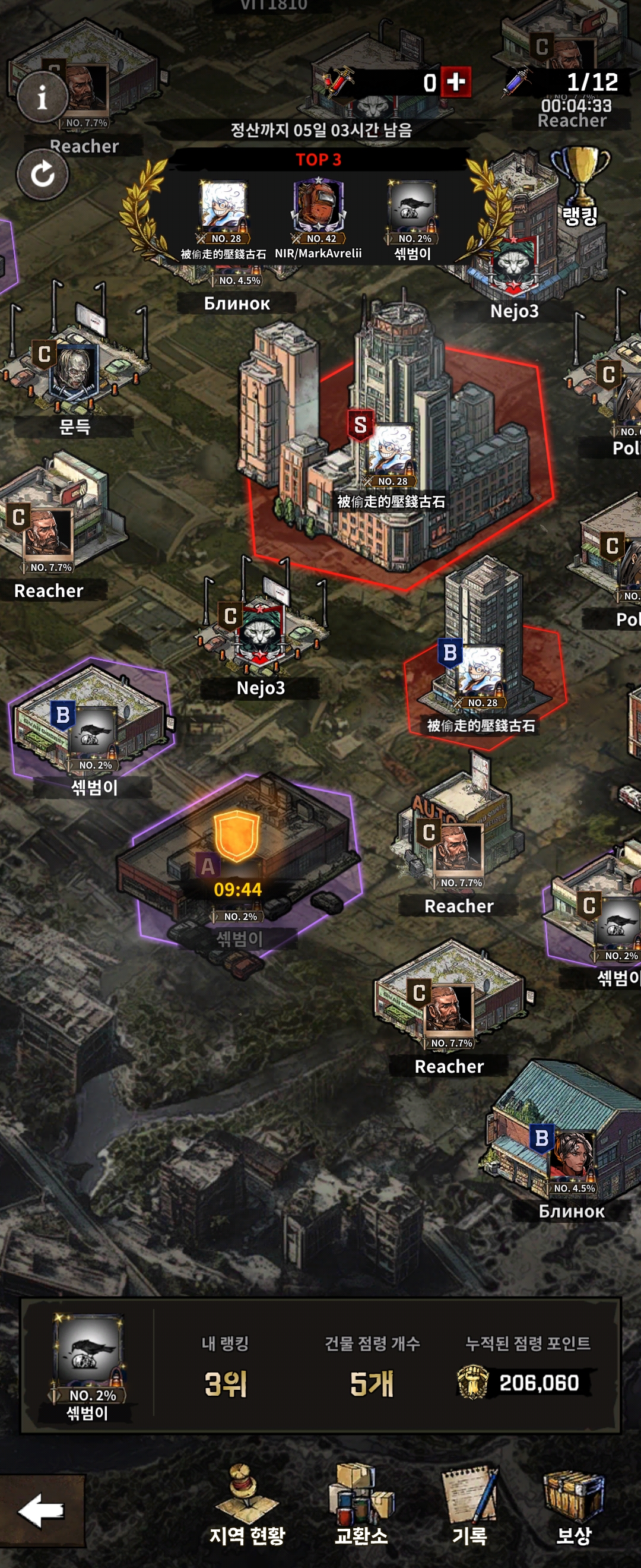Open the 교환소 exchange shop
Image resolution: width=641 pixels, height=1568 pixels.
coord(361,1505)
